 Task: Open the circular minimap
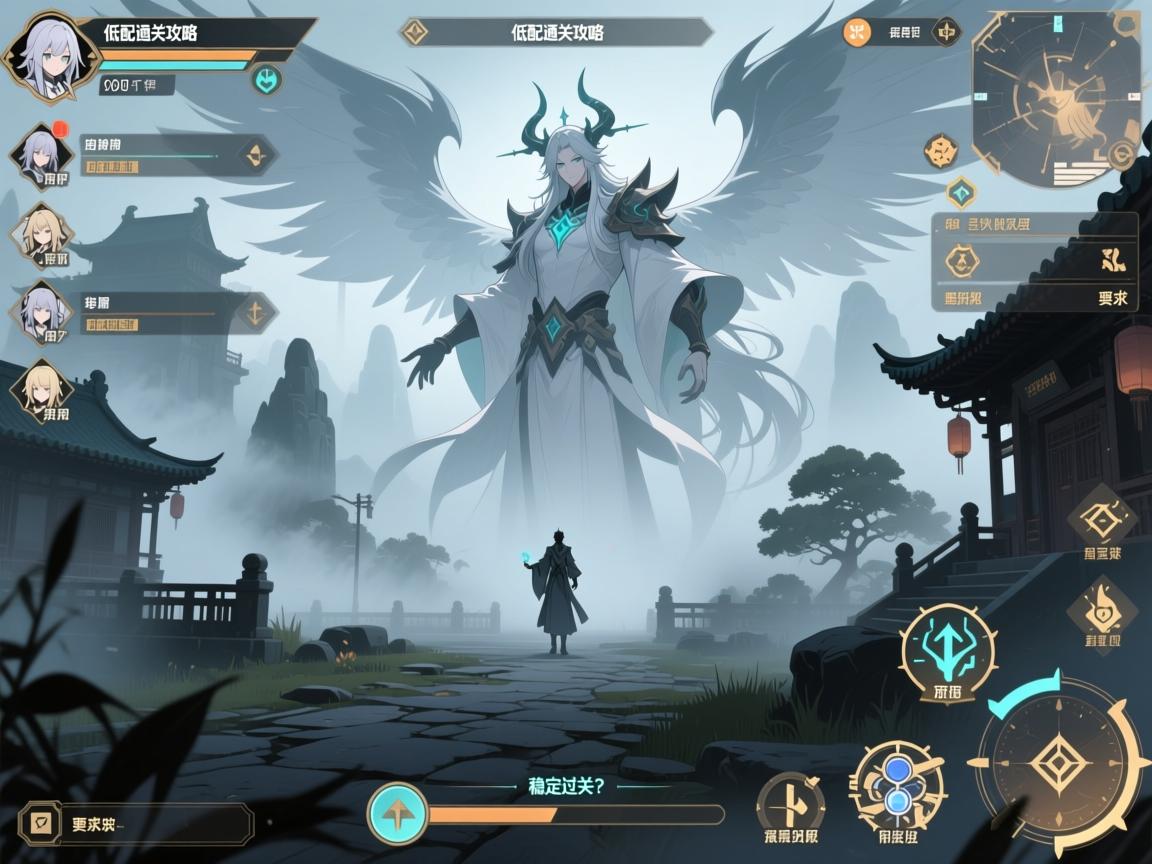click(1057, 98)
